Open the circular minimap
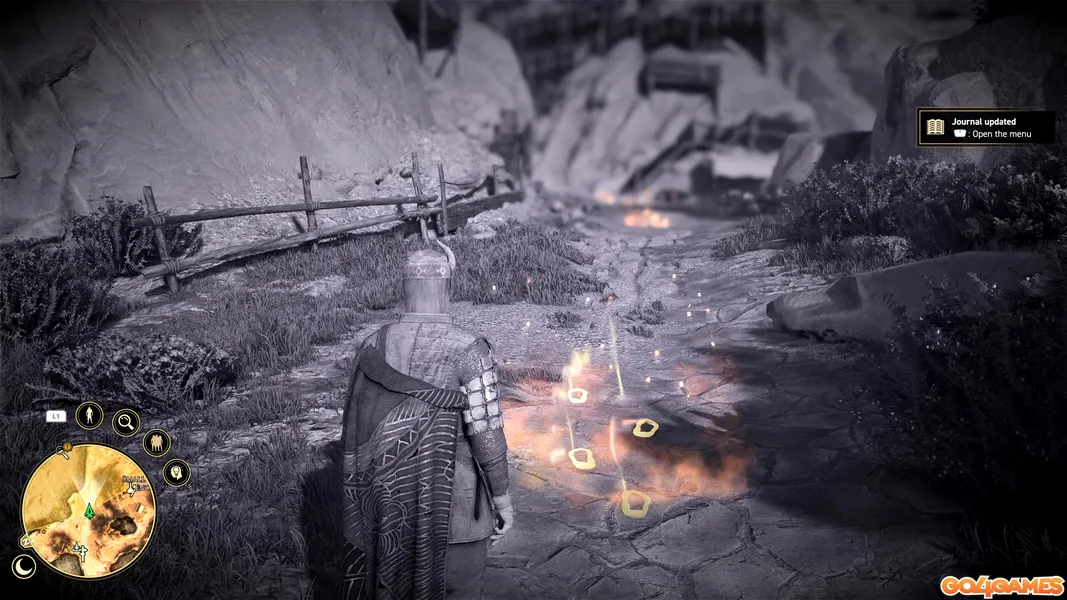The height and width of the screenshot is (600, 1067). click(x=87, y=510)
